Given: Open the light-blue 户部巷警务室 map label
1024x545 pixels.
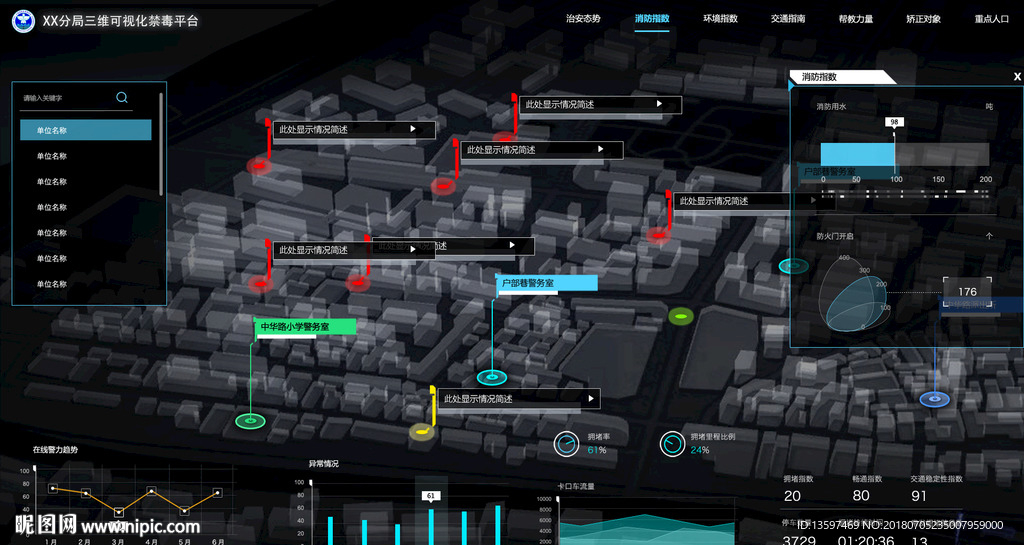Looking at the screenshot, I should (x=546, y=283).
